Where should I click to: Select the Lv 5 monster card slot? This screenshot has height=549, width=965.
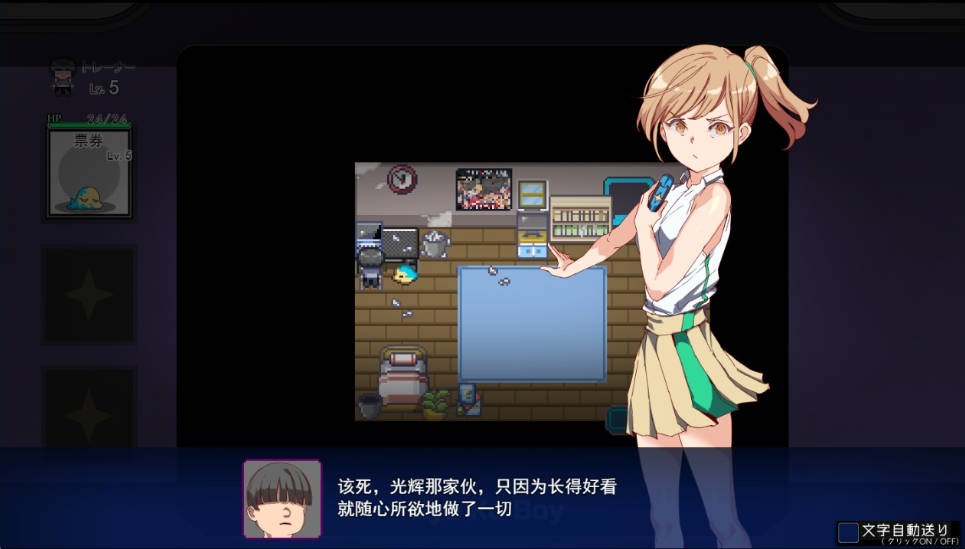90,173
